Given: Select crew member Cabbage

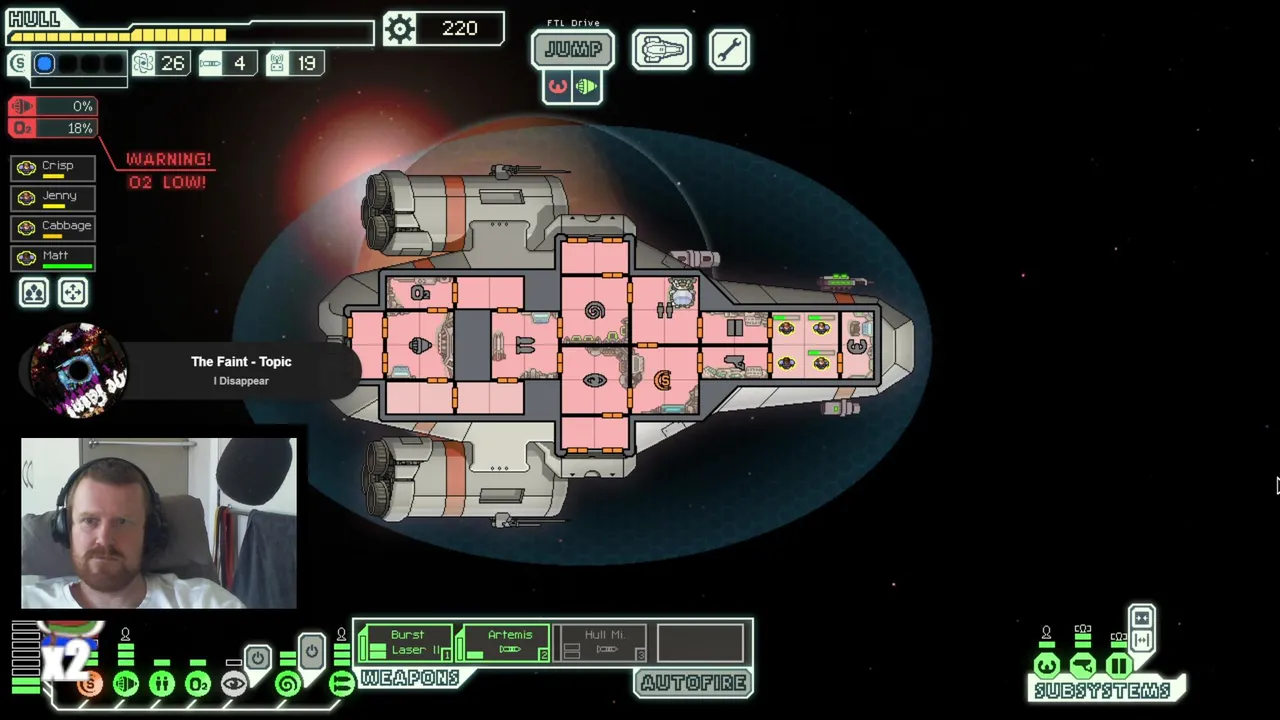Looking at the screenshot, I should pos(54,227).
